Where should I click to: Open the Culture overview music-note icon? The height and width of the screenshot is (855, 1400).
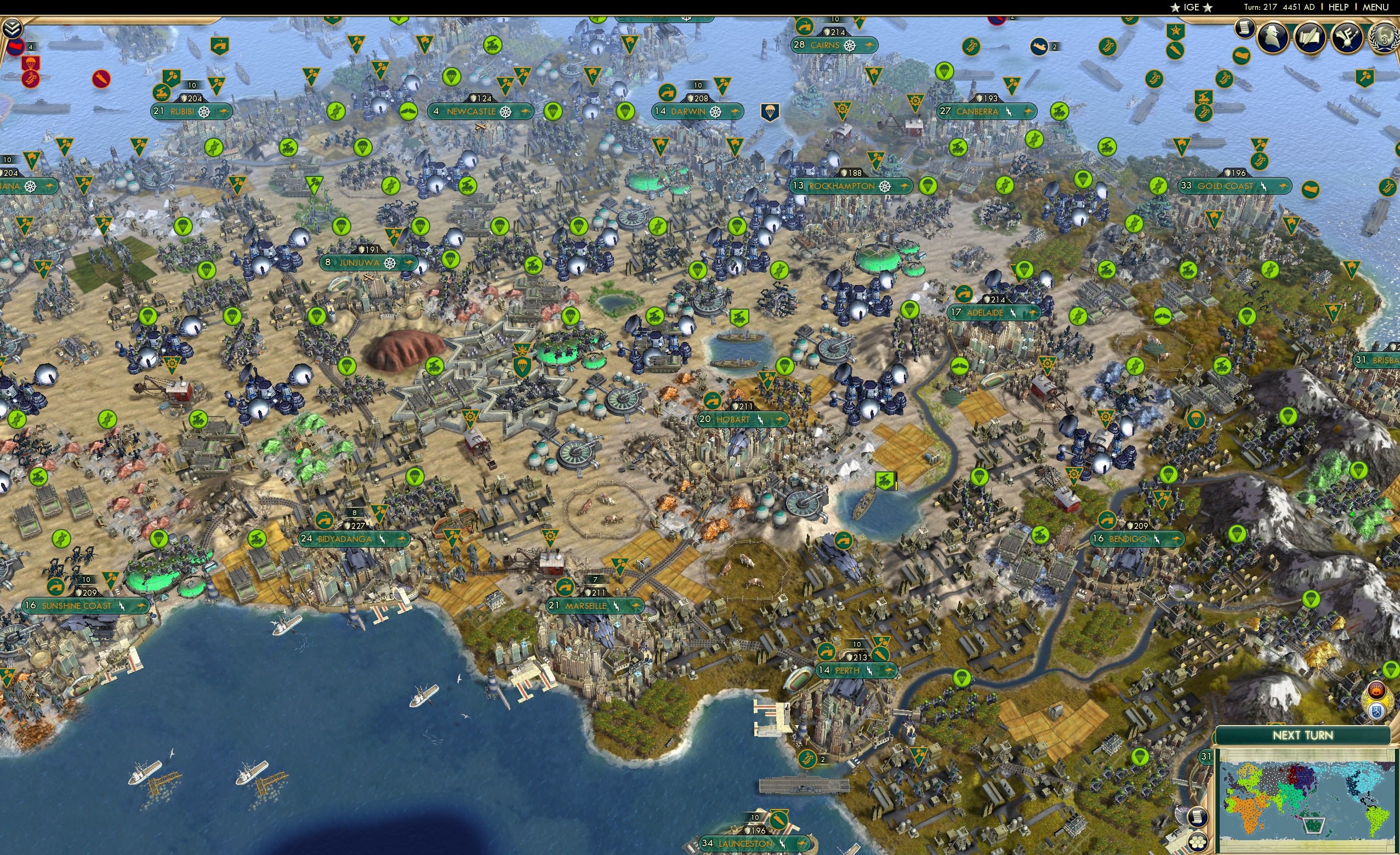(x=1347, y=36)
